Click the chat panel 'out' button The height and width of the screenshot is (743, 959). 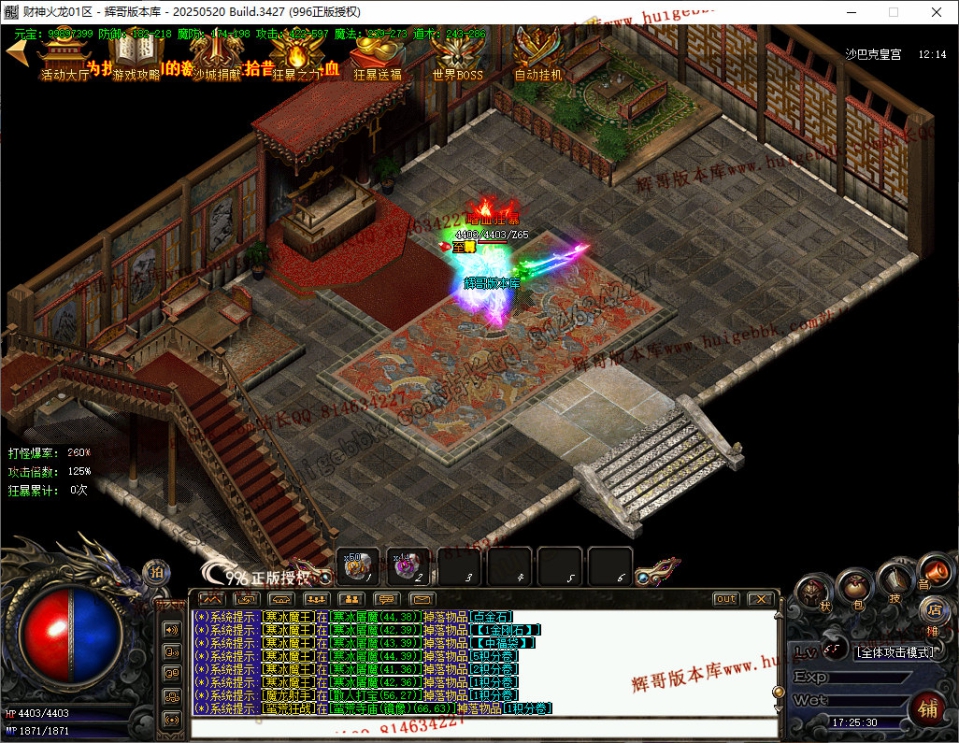tap(726, 599)
